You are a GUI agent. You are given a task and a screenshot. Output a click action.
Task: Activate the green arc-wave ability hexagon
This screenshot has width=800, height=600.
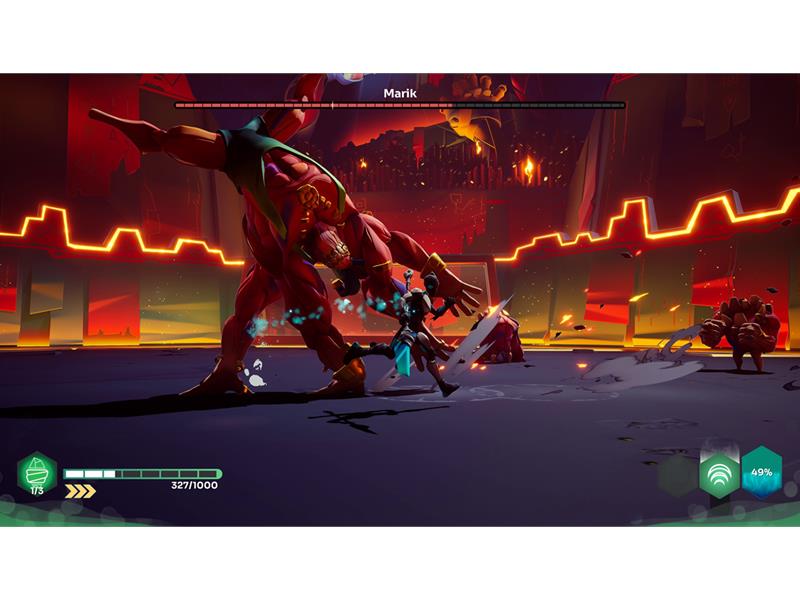click(x=719, y=473)
